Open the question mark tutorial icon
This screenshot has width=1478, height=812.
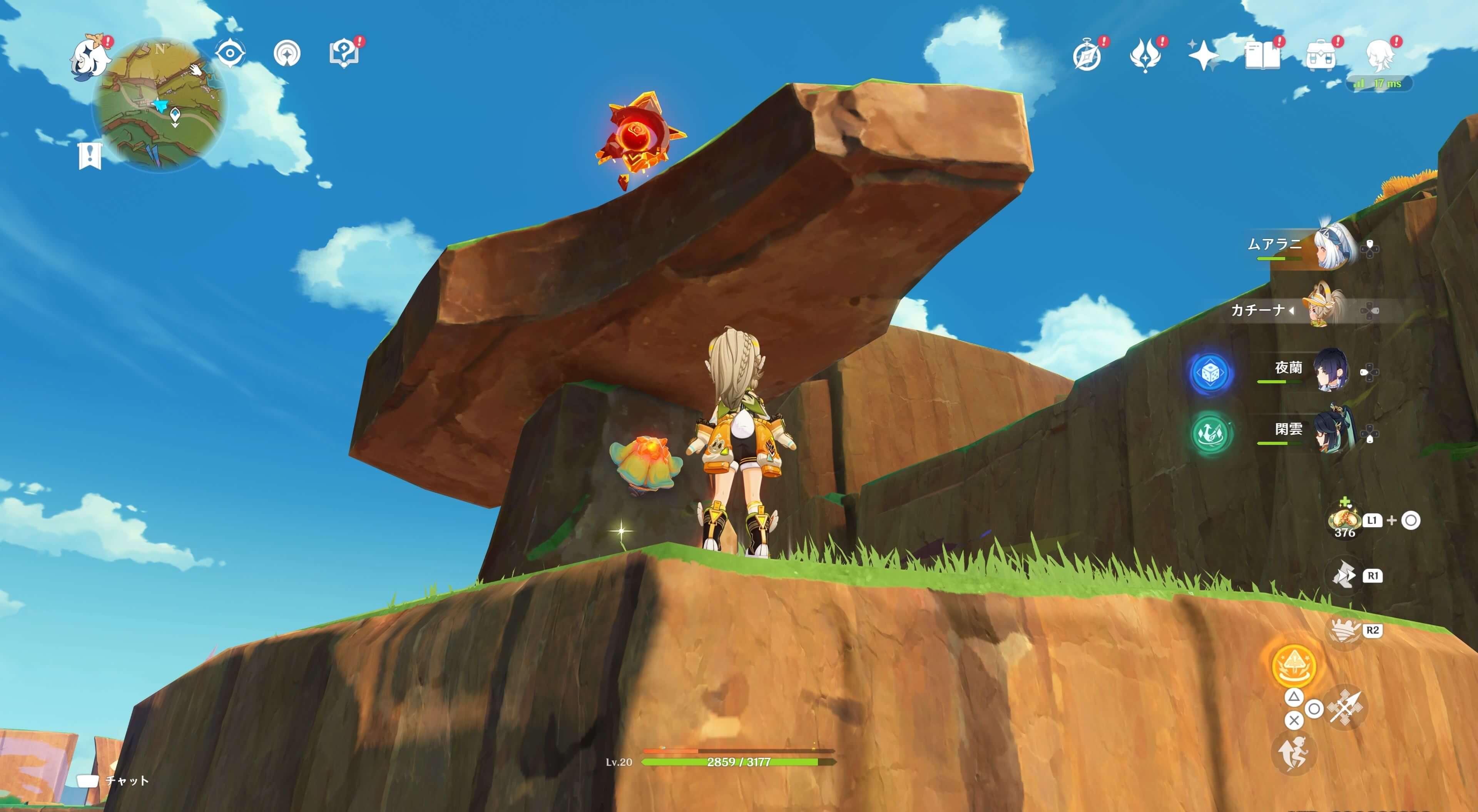coord(344,54)
